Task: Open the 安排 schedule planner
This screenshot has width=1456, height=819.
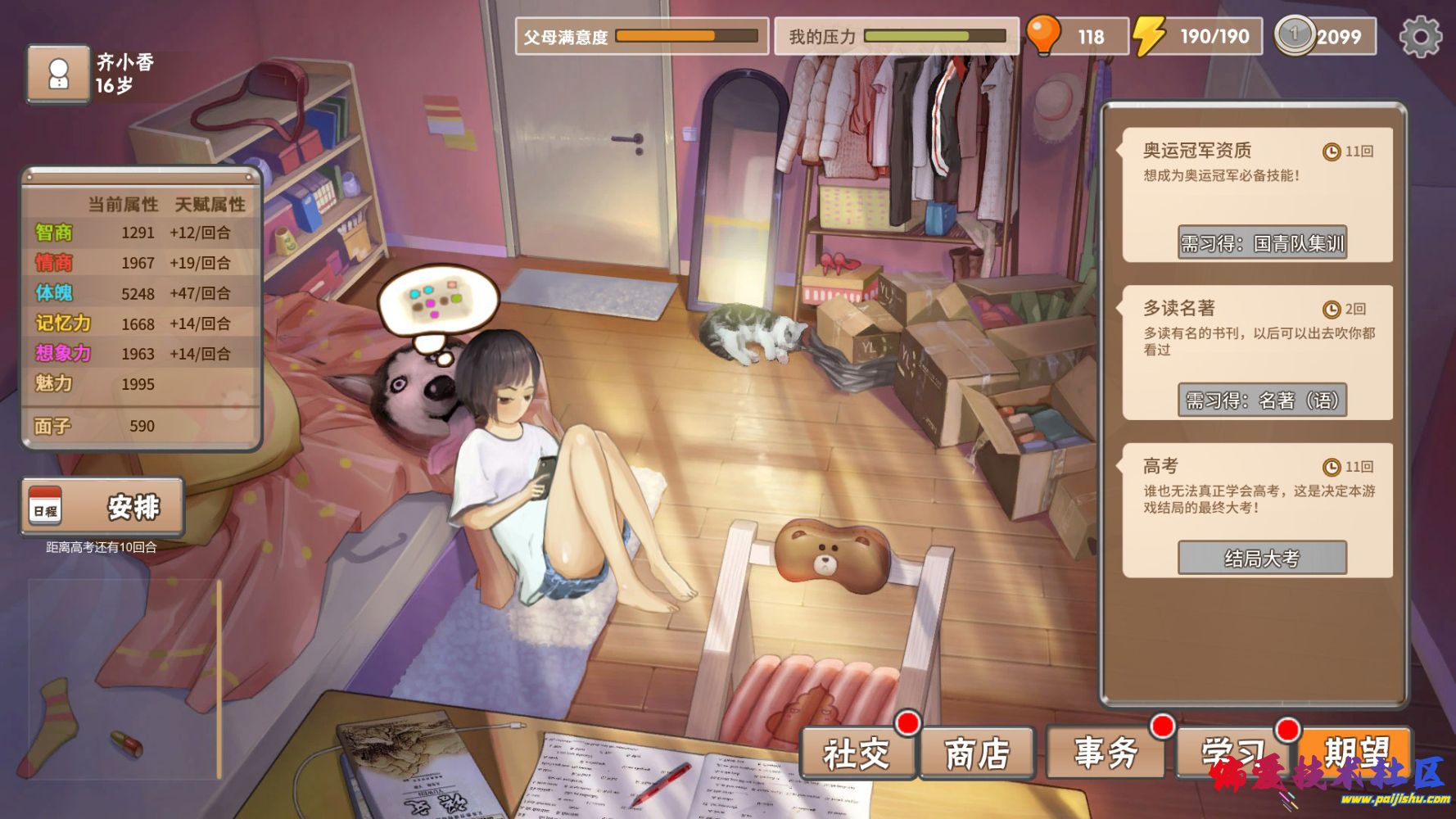Action: point(102,507)
